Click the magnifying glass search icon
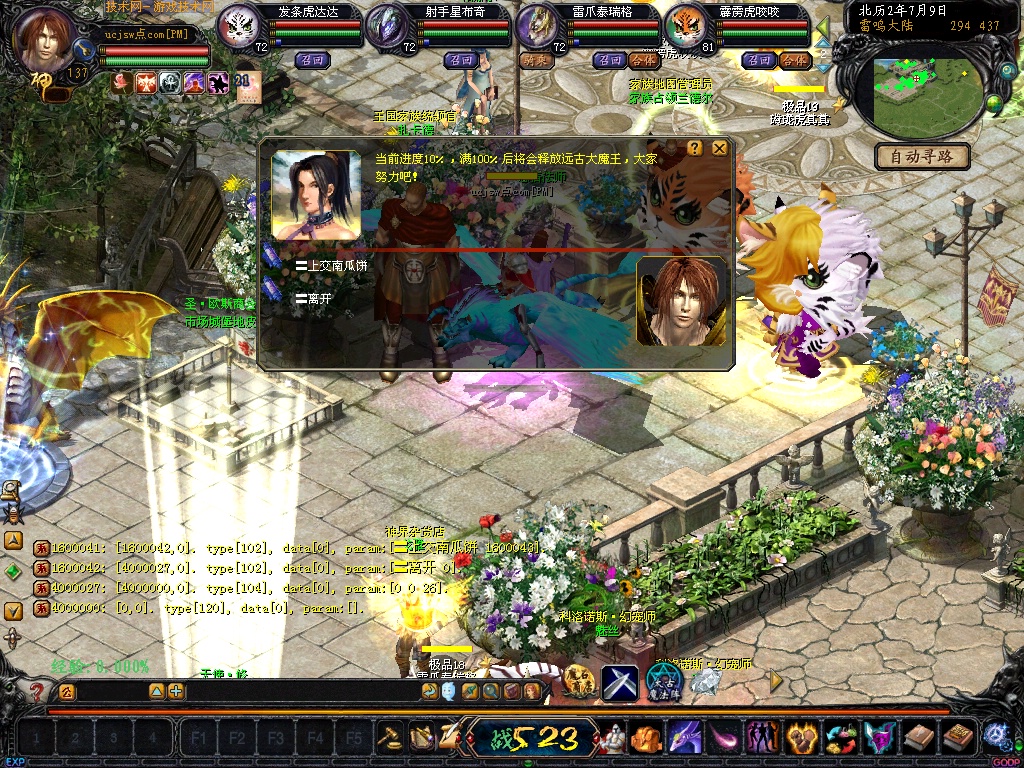The image size is (1024, 768). pyautogui.click(x=490, y=691)
